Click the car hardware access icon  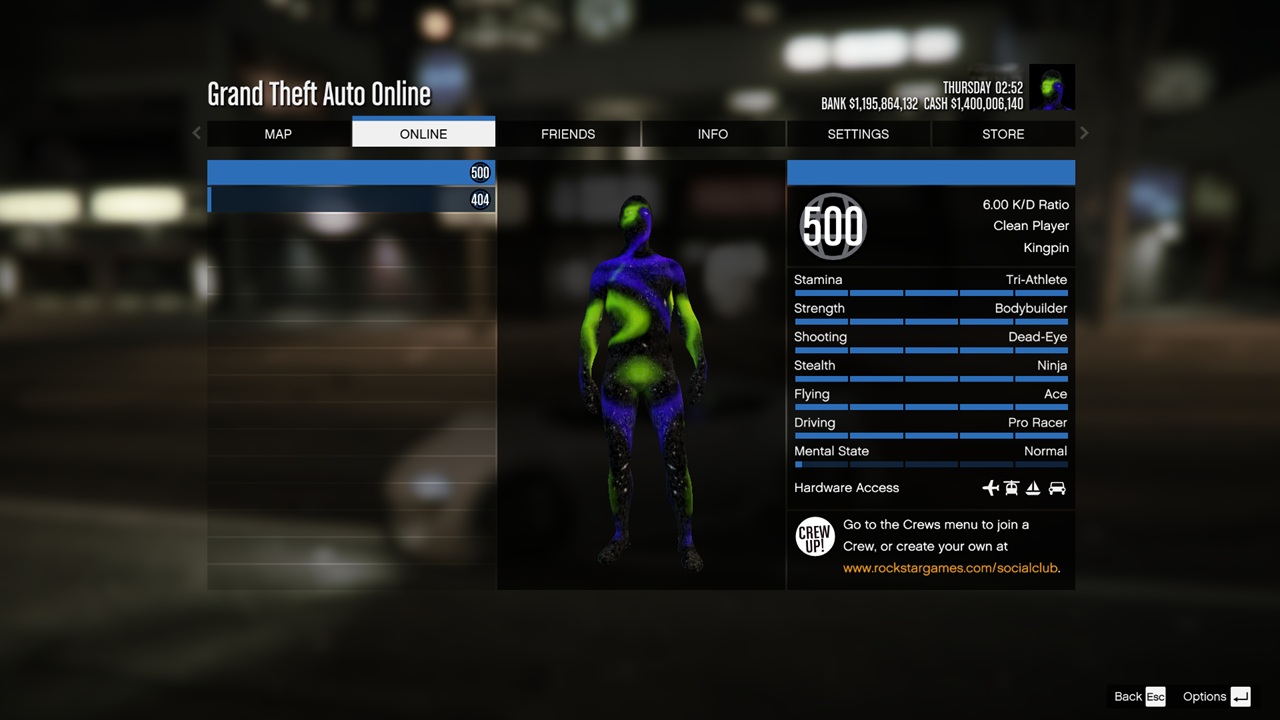tap(1057, 488)
